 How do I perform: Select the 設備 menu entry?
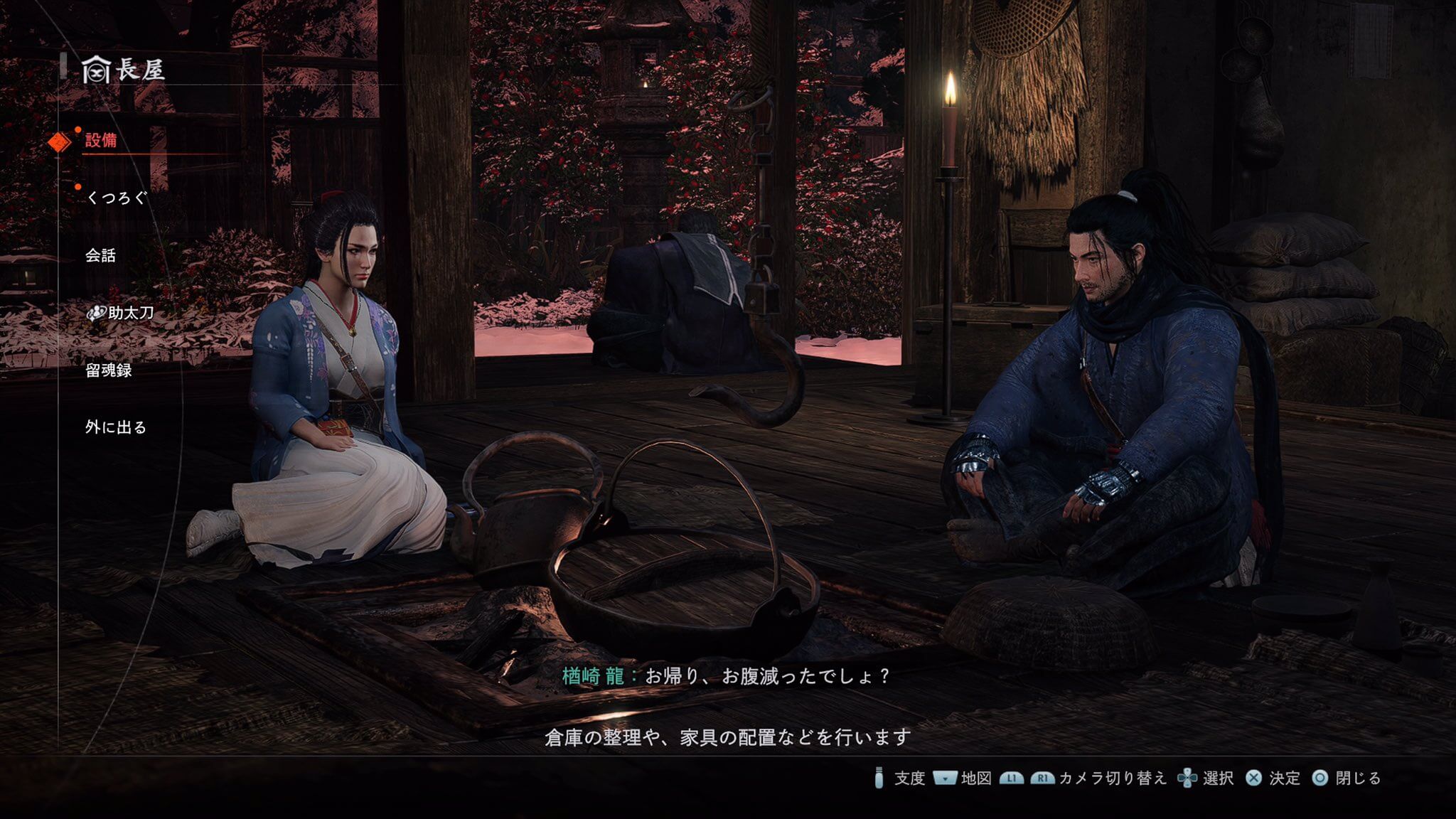(101, 140)
